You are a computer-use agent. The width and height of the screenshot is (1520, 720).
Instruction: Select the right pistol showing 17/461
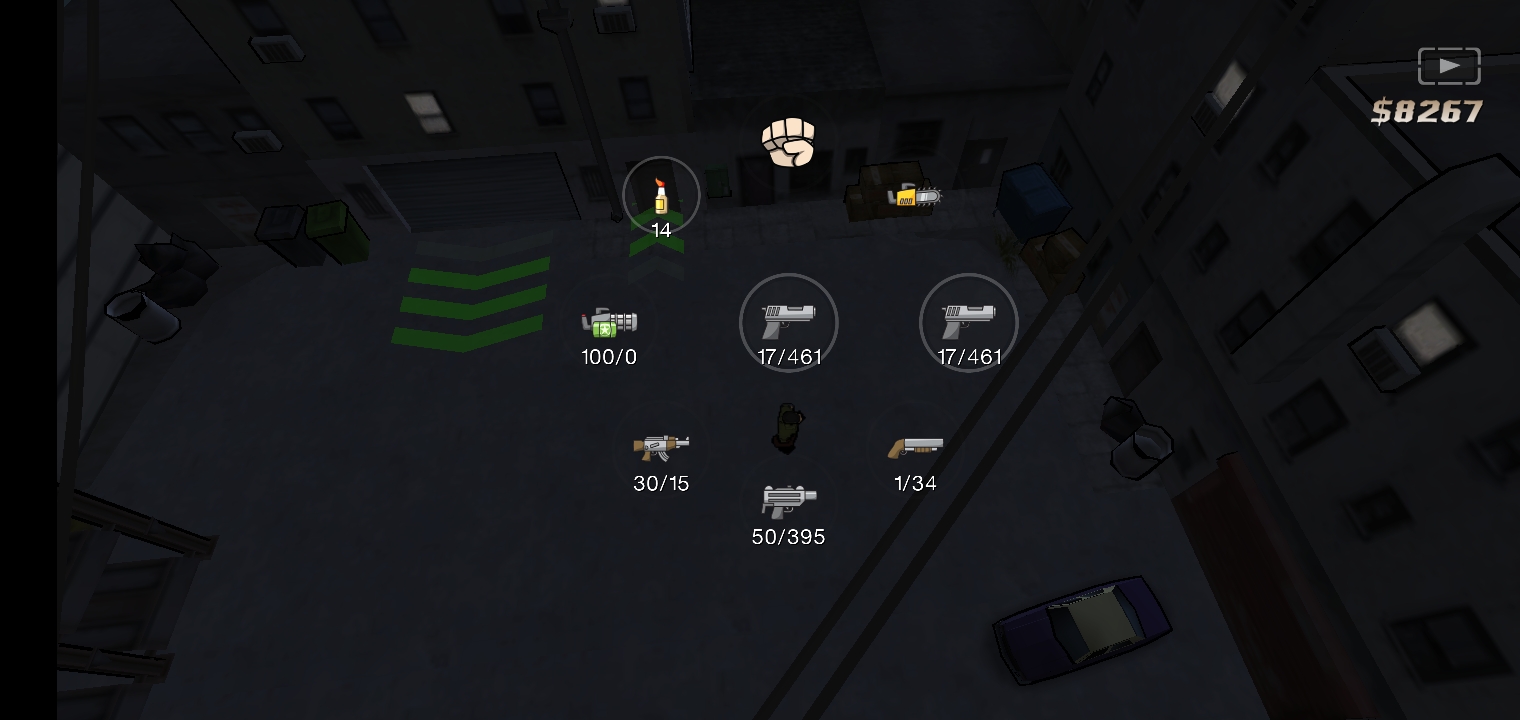[x=968, y=322]
